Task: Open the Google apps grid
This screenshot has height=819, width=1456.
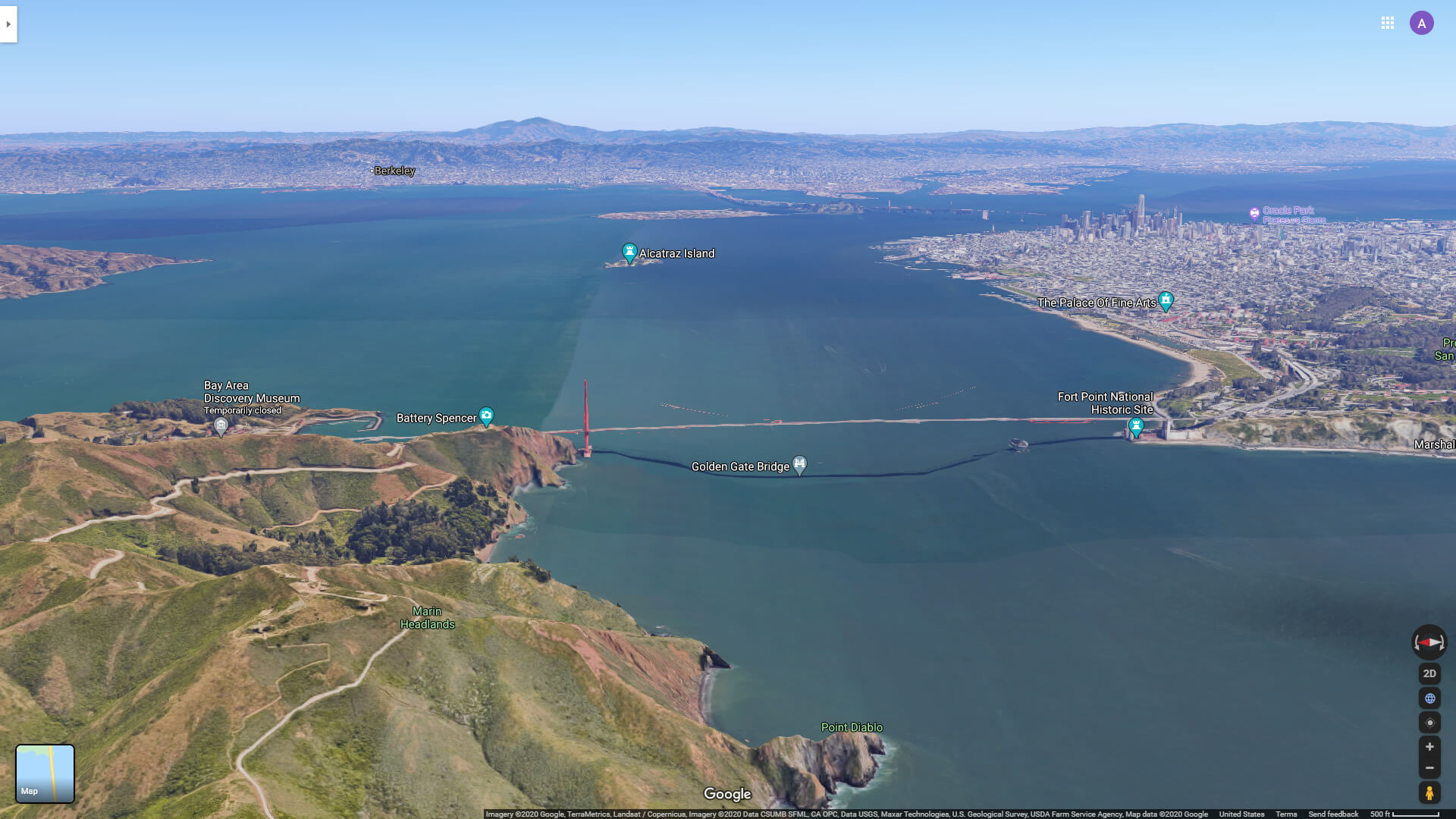Action: (1388, 23)
